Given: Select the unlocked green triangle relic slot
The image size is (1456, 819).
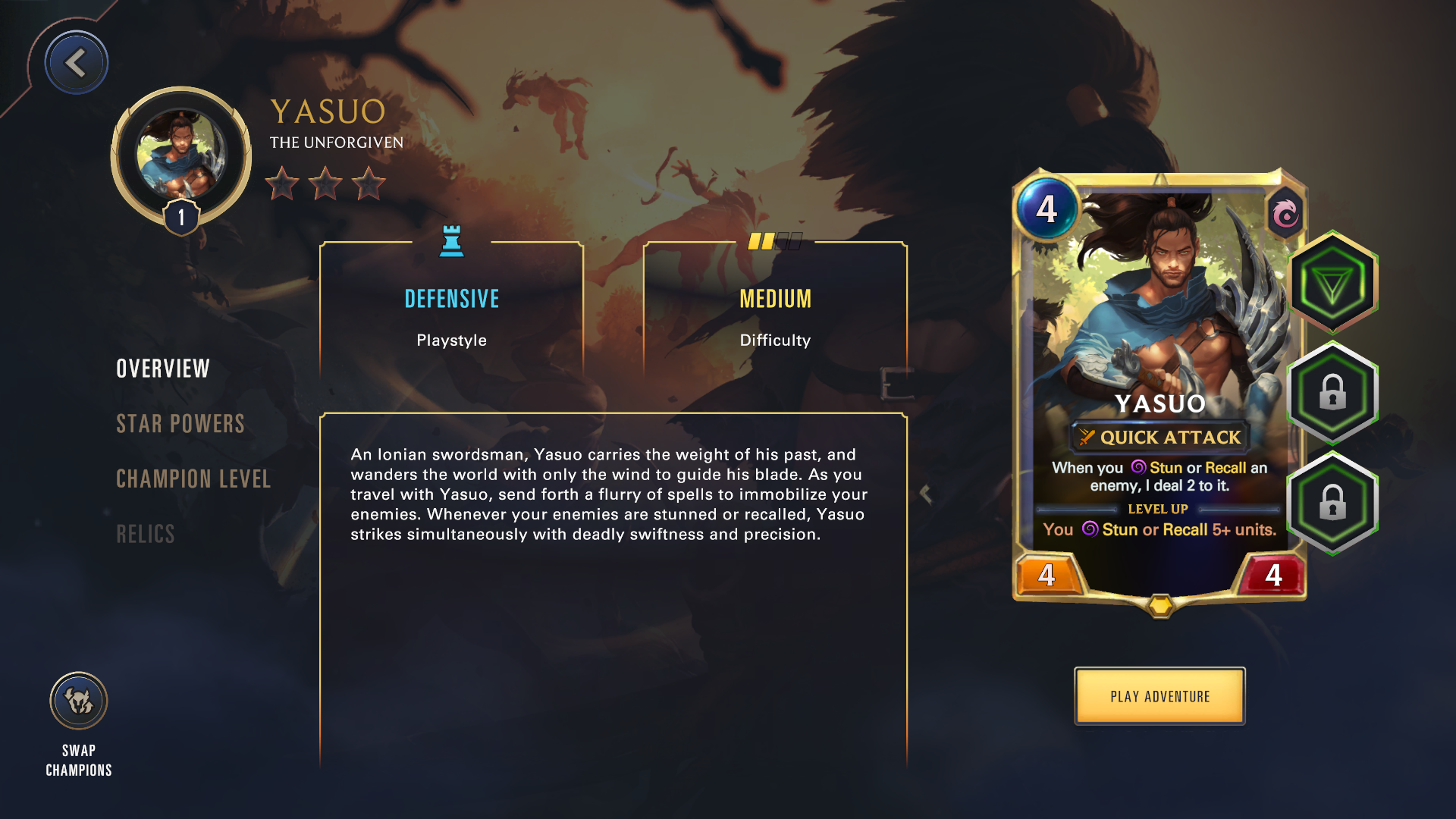Looking at the screenshot, I should (x=1332, y=284).
